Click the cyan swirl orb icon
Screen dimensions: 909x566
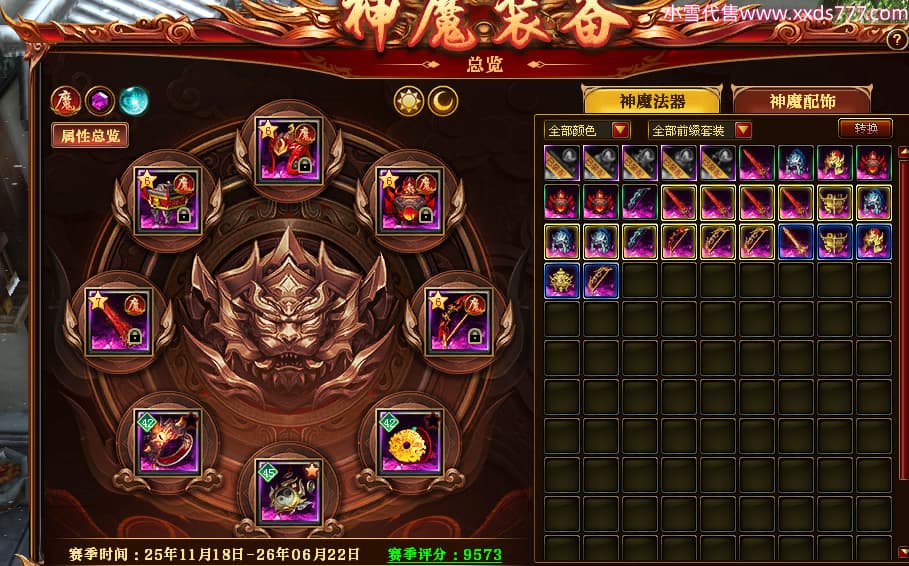(x=133, y=101)
